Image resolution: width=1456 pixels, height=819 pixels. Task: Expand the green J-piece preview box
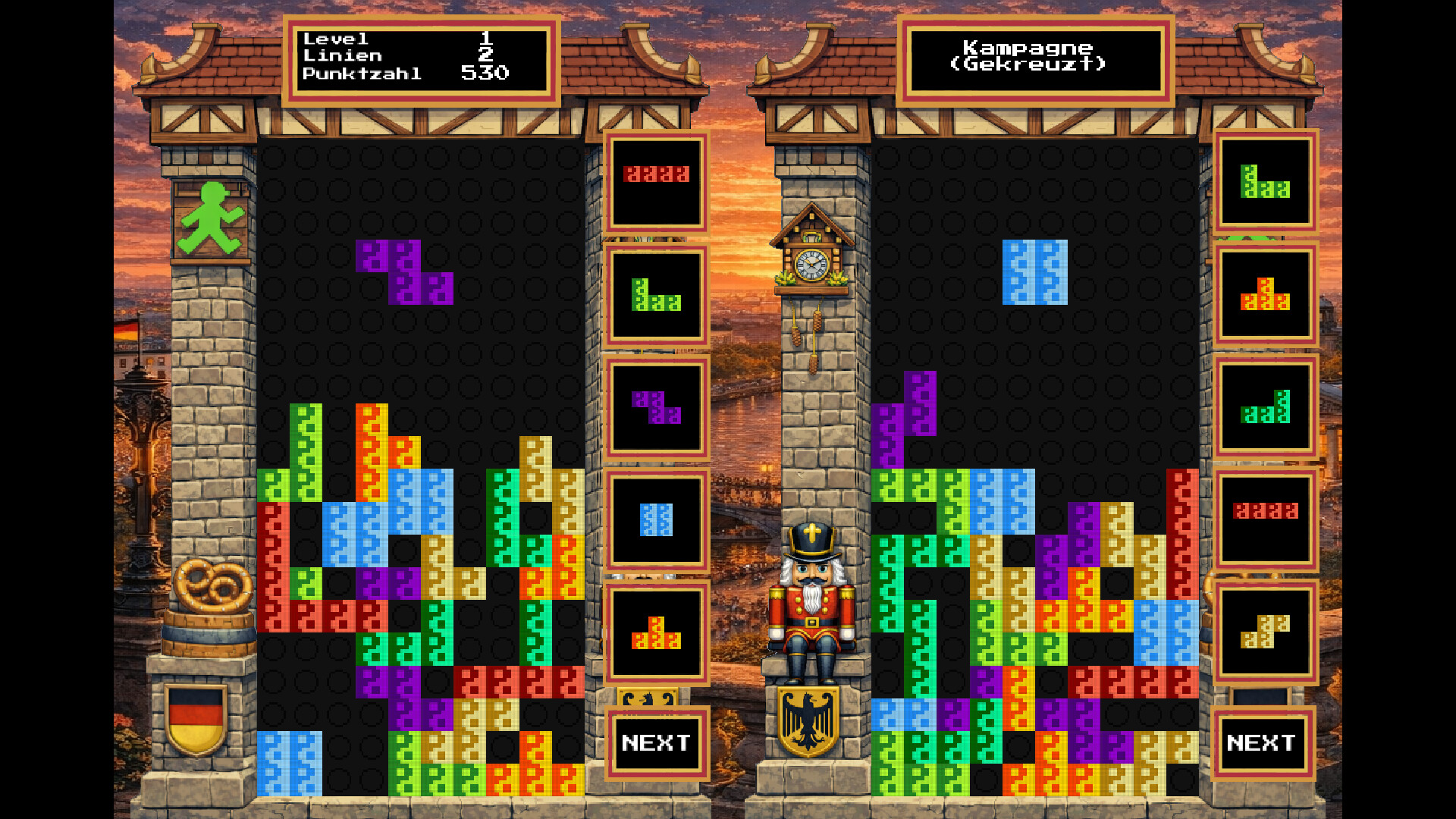657,296
